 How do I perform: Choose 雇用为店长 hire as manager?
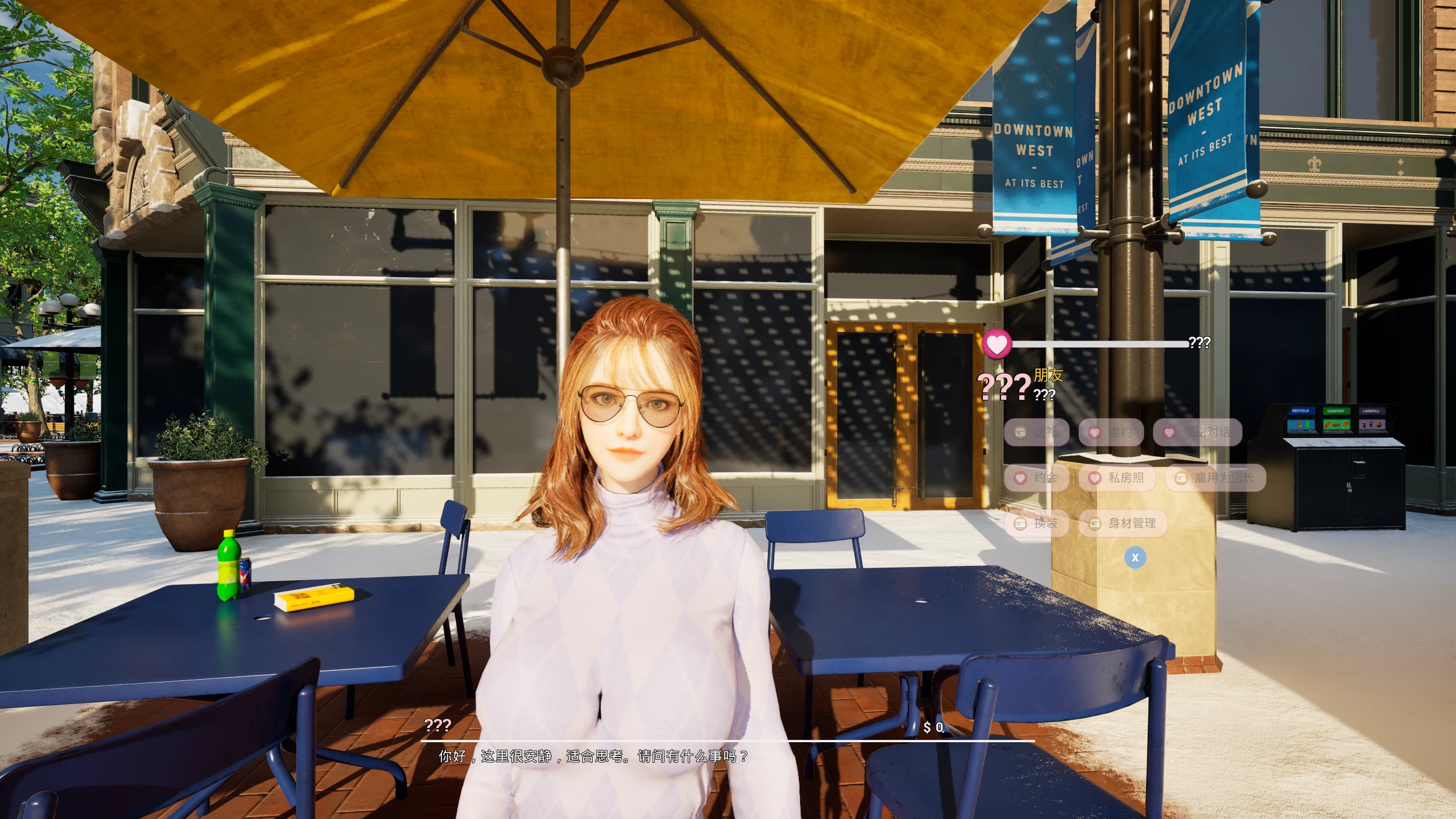point(1215,478)
